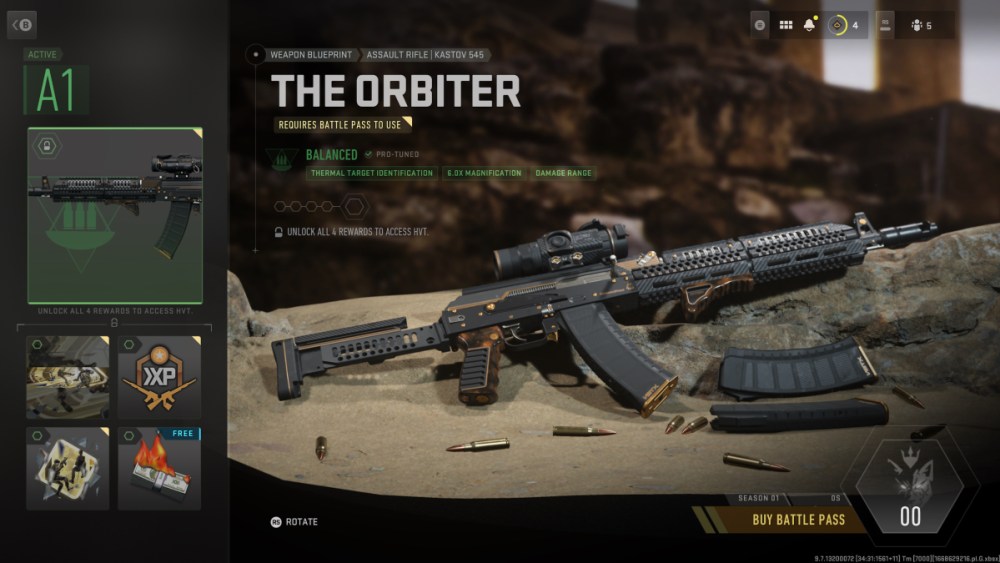Click the back arrow button
Screen dimensions: 1000x563
coord(21,24)
